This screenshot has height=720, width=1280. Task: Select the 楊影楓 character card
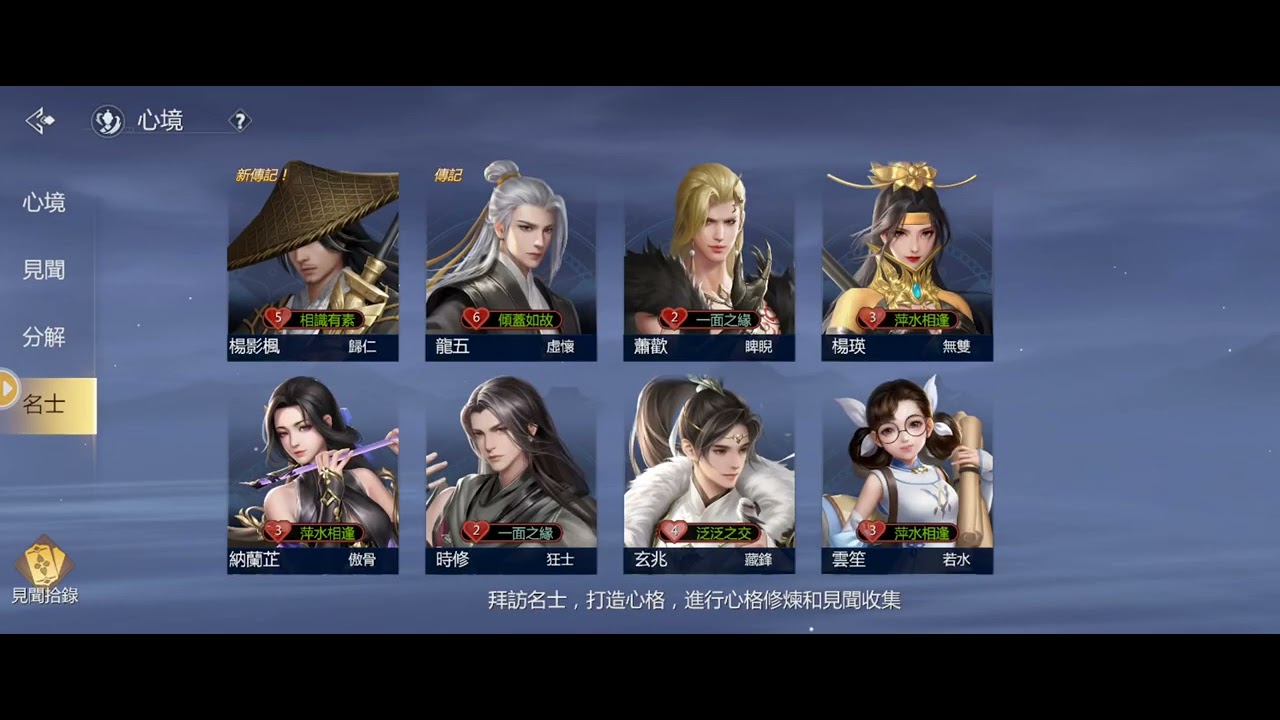click(313, 262)
